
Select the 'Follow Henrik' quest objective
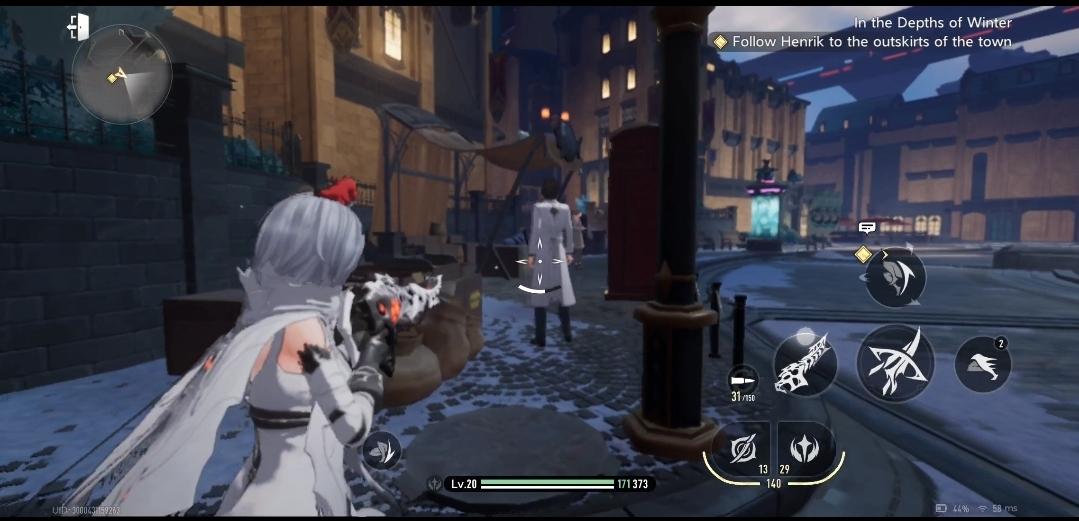[x=871, y=42]
